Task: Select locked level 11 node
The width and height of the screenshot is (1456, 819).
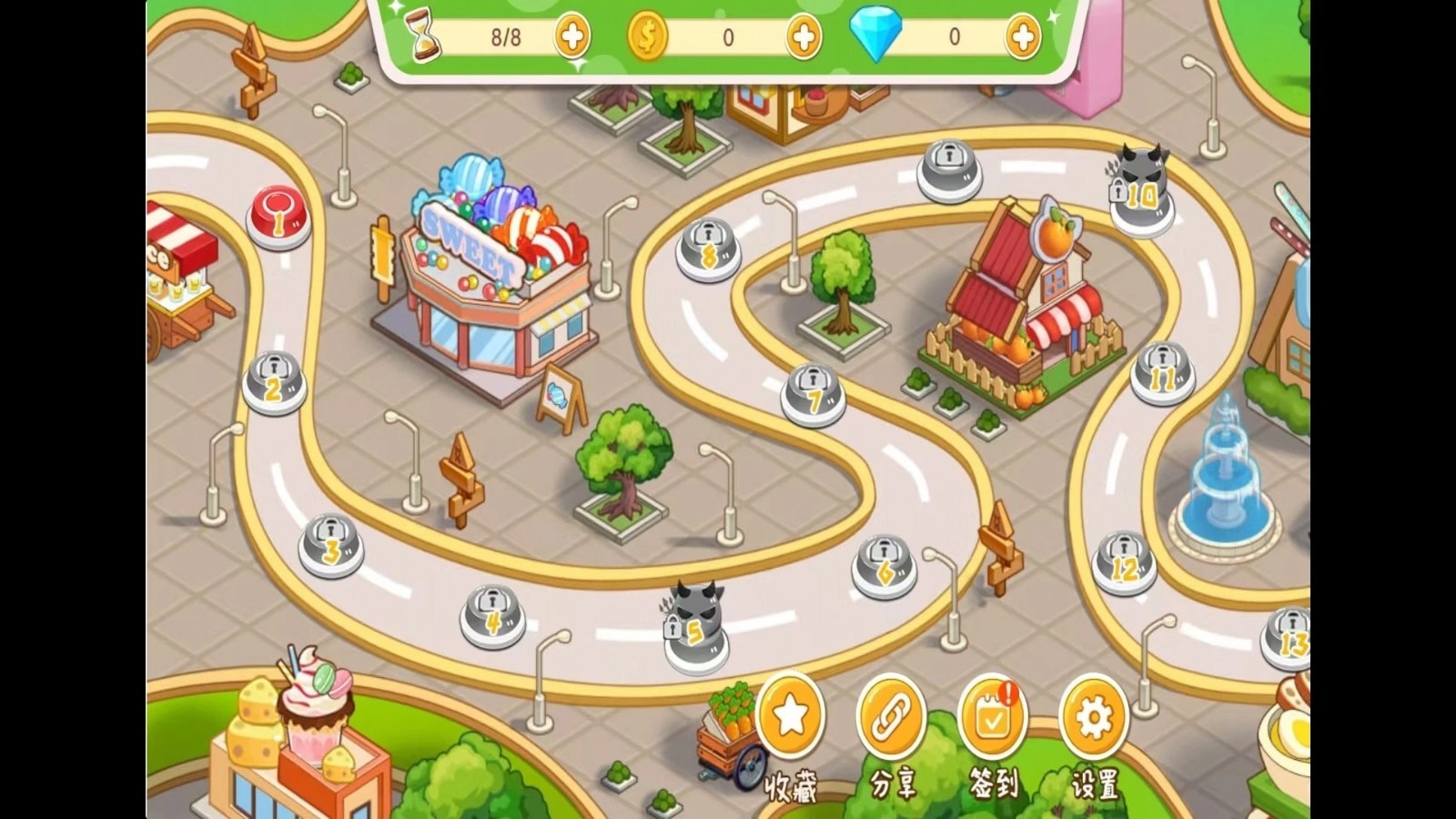Action: [1162, 373]
